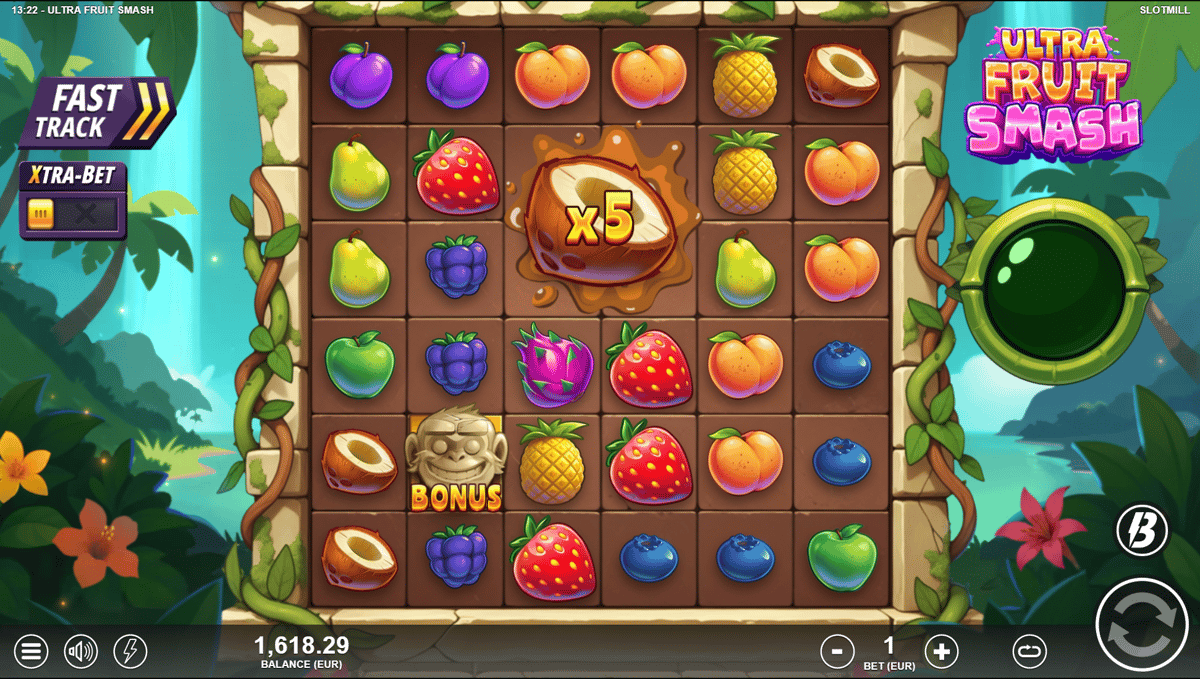
Task: Open the Fast Track feature
Action: (96, 112)
